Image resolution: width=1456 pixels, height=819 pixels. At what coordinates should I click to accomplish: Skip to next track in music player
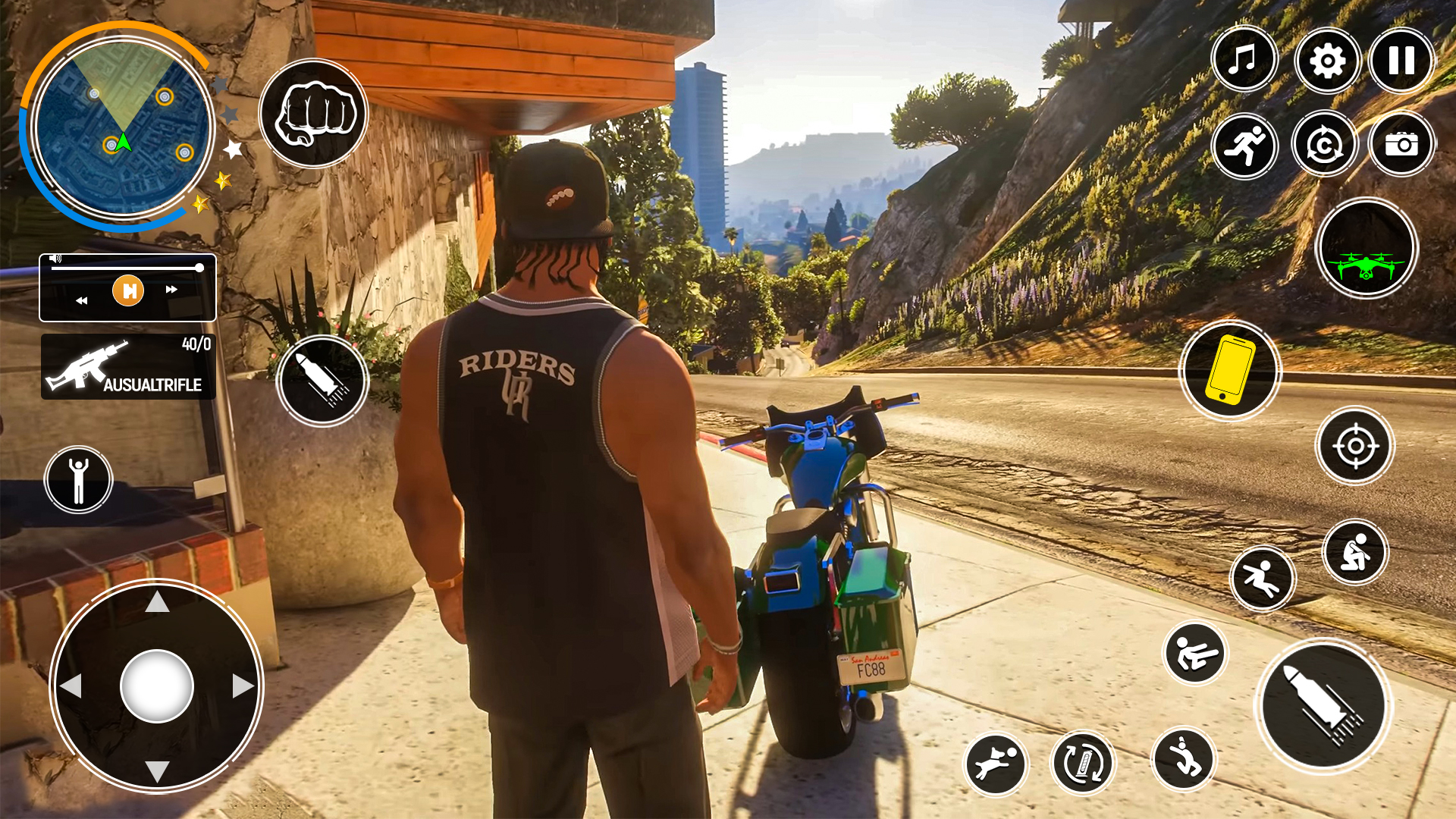coord(172,290)
